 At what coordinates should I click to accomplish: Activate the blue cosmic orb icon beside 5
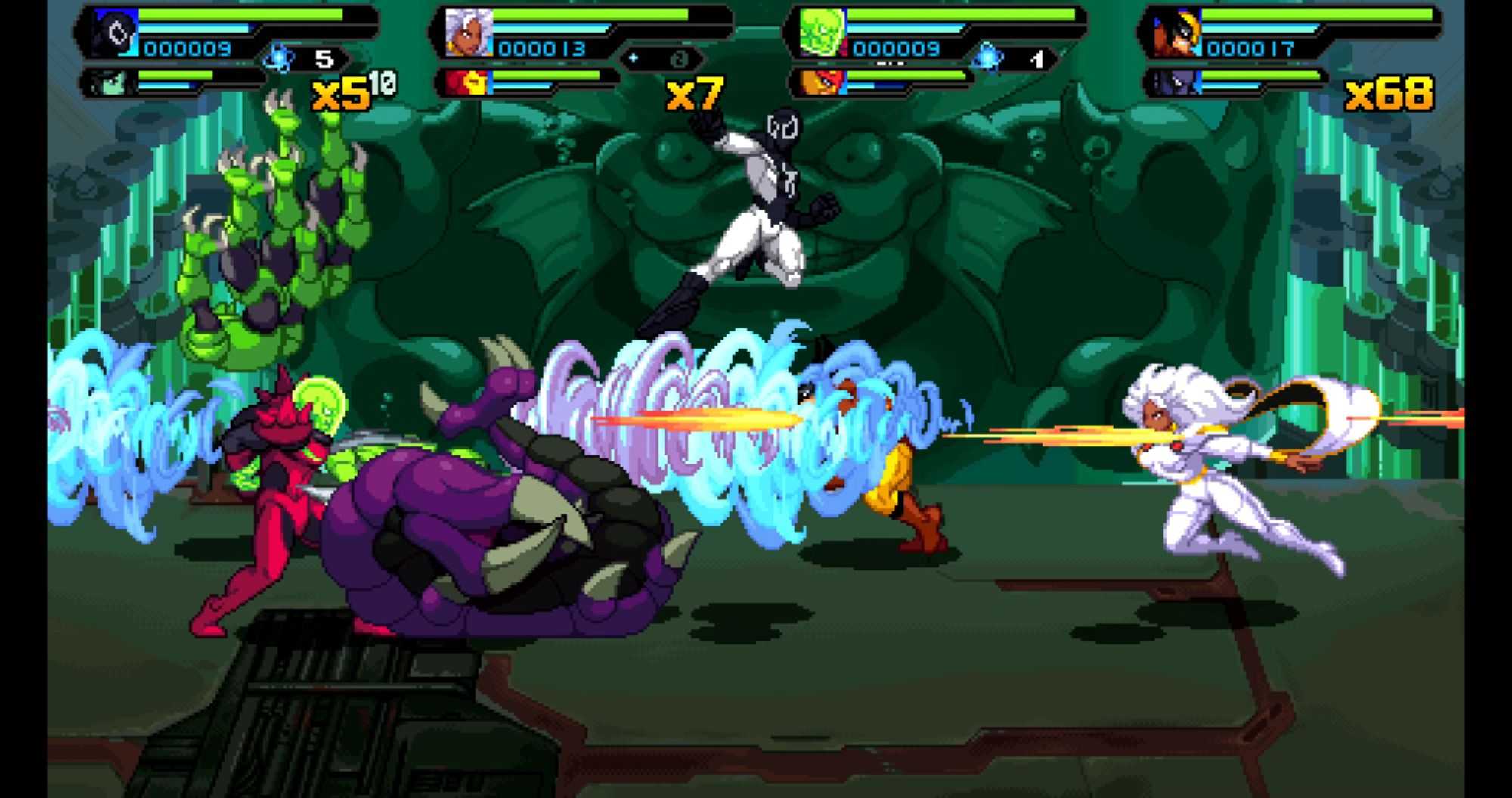tap(280, 58)
